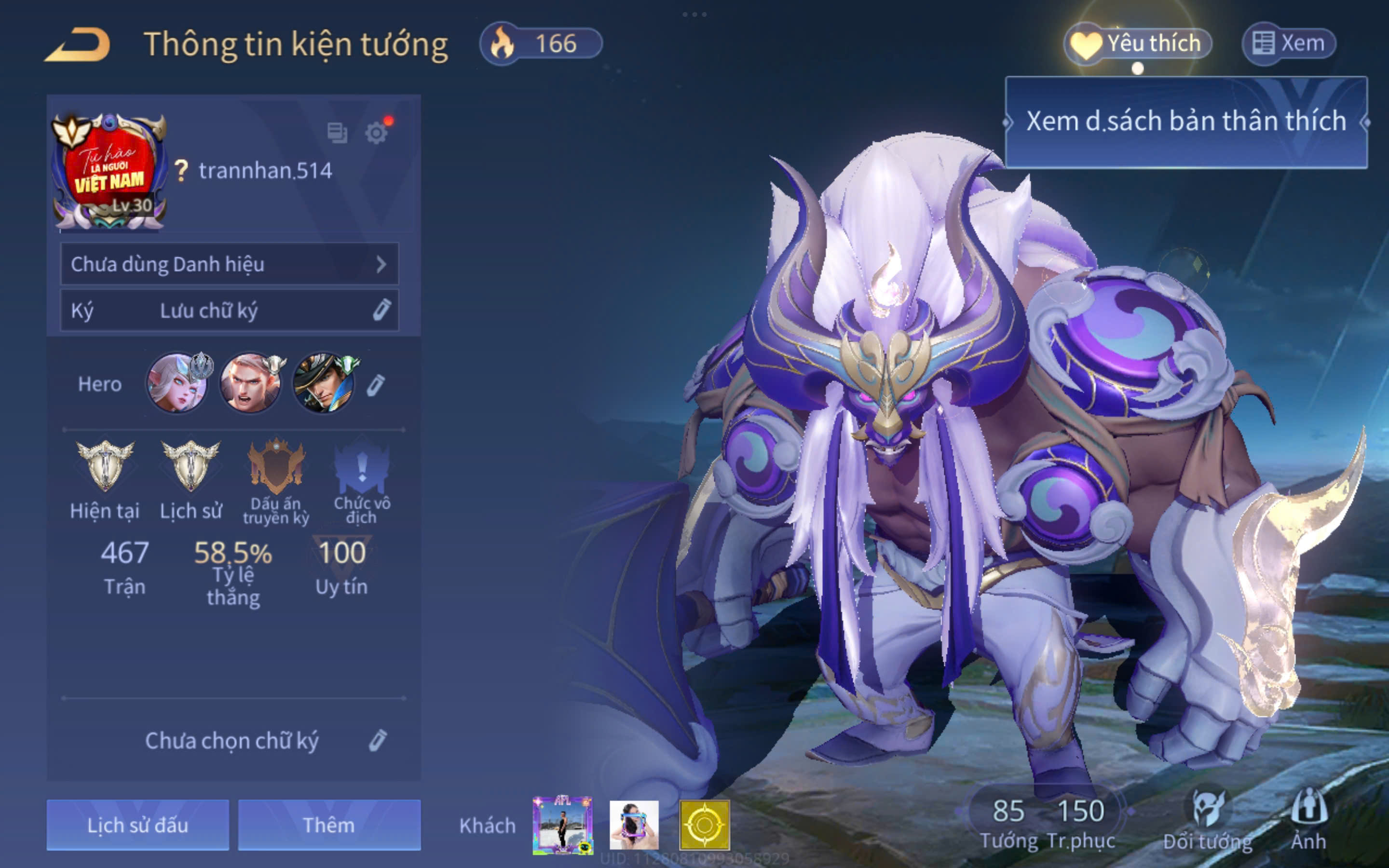Open the Chưa dùng Danh hiệu row
Viewport: 1389px width, 868px height.
pyautogui.click(x=229, y=264)
